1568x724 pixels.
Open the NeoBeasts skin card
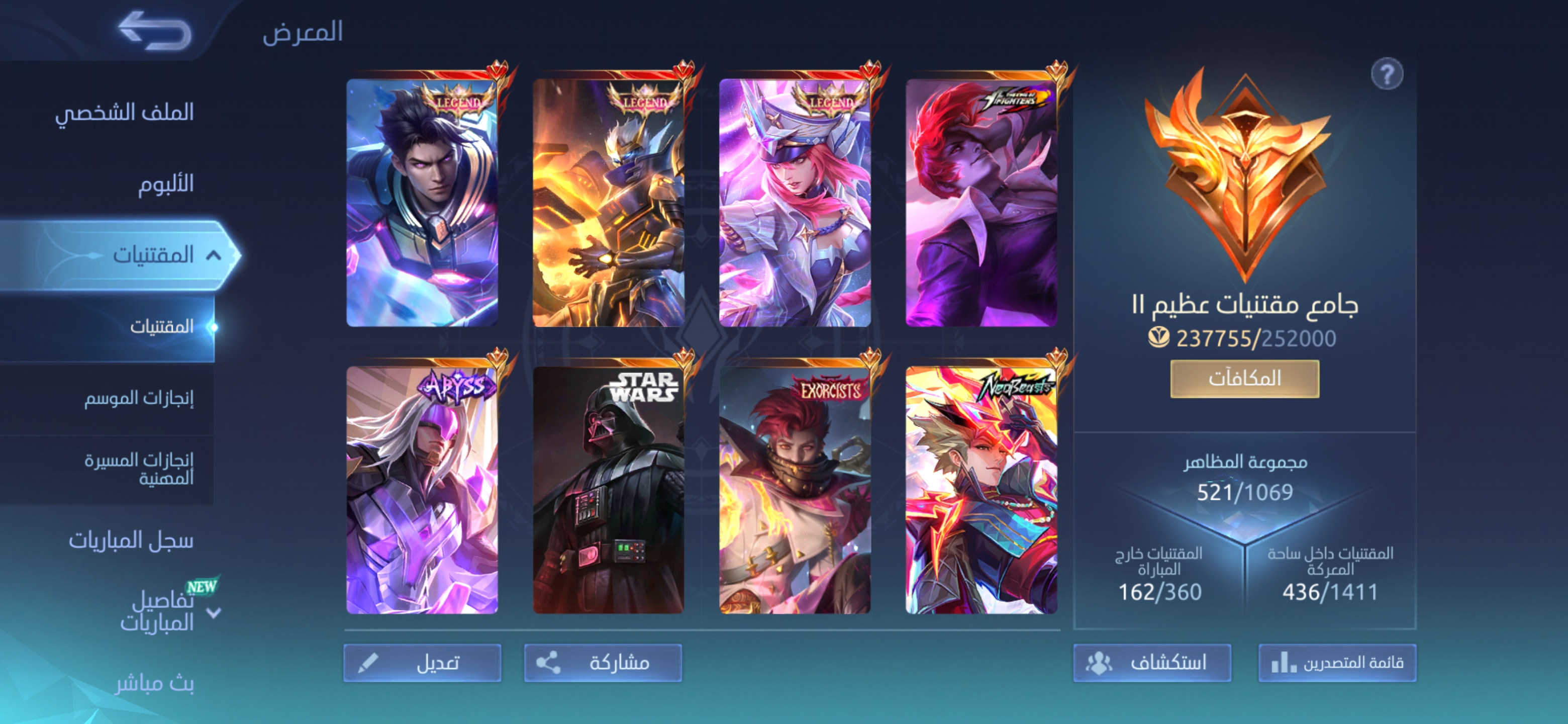(x=981, y=490)
